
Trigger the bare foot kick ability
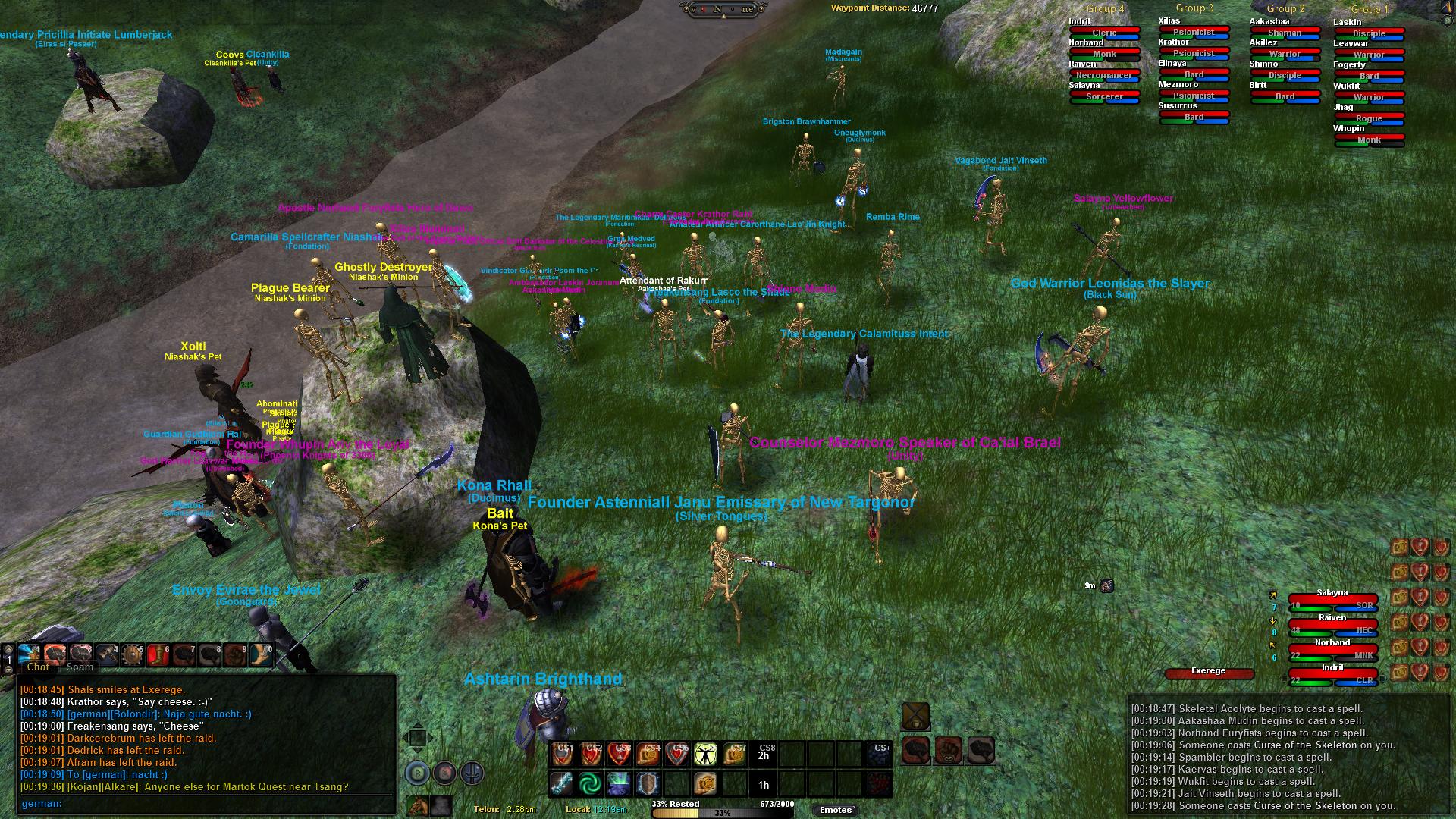tap(262, 654)
